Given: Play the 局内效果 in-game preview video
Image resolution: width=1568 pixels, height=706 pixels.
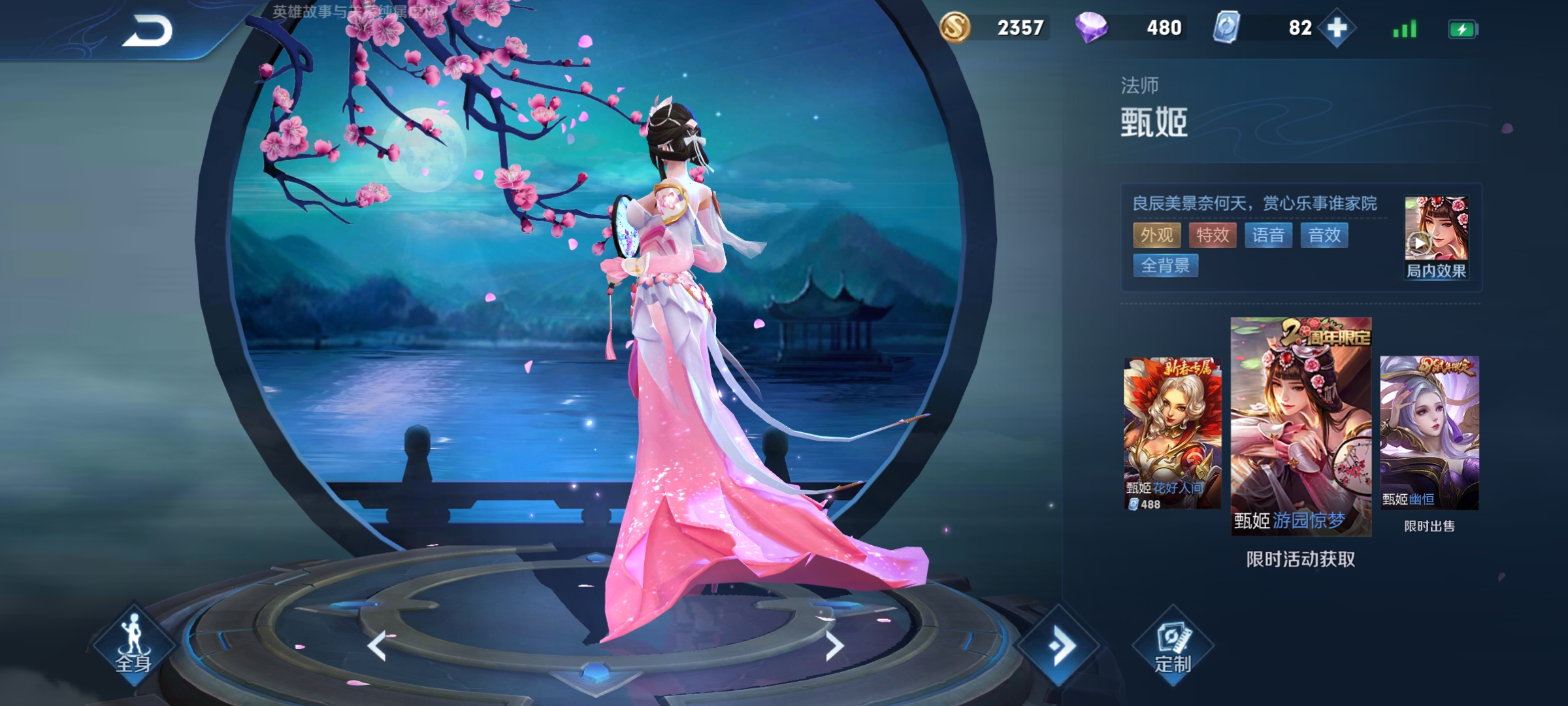Looking at the screenshot, I should click(1435, 237).
